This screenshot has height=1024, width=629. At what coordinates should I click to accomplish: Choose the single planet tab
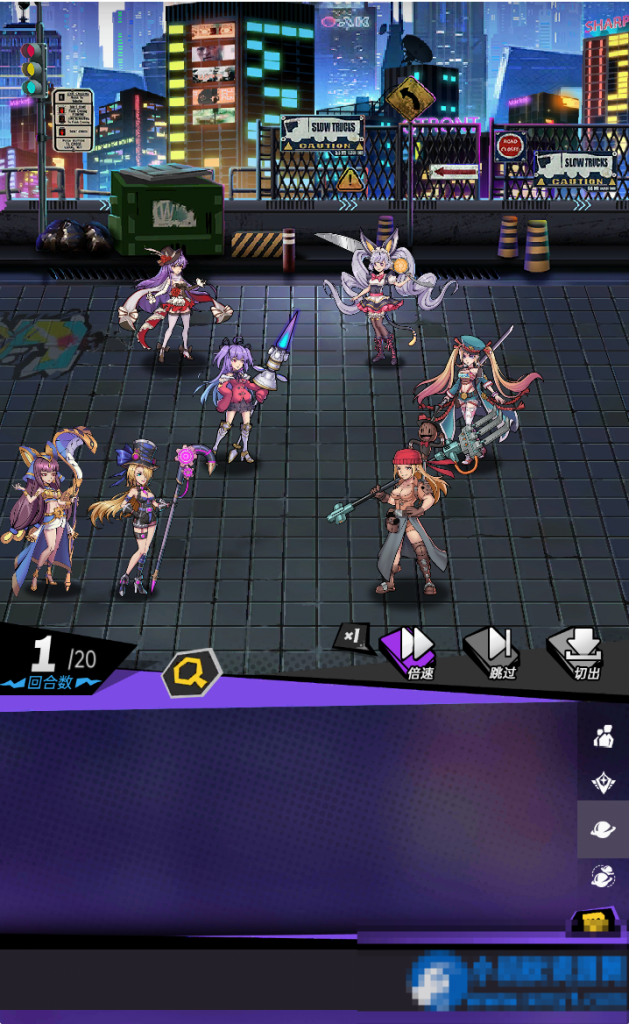(x=603, y=829)
